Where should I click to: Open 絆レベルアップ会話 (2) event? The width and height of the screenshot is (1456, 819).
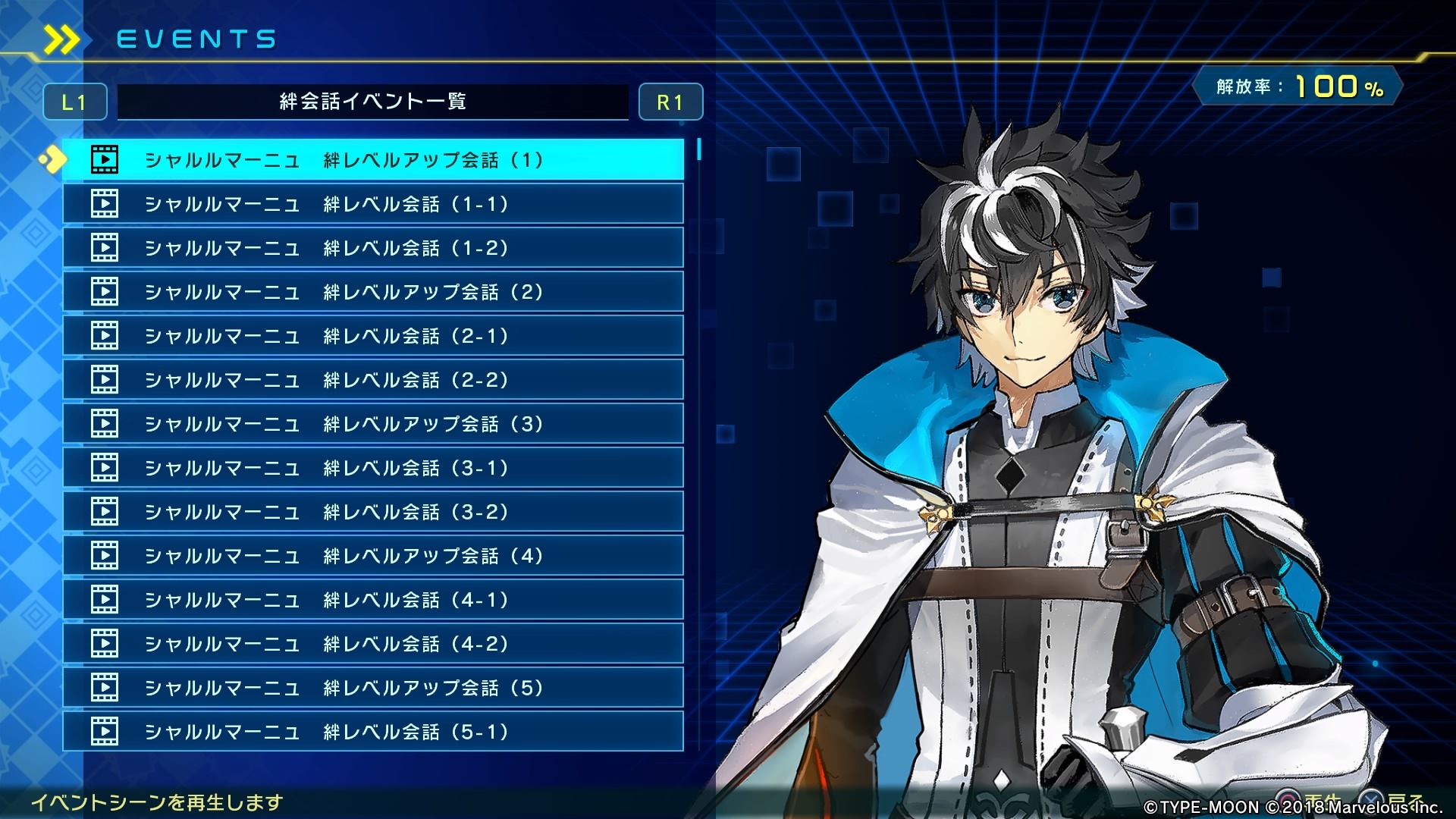[x=372, y=292]
